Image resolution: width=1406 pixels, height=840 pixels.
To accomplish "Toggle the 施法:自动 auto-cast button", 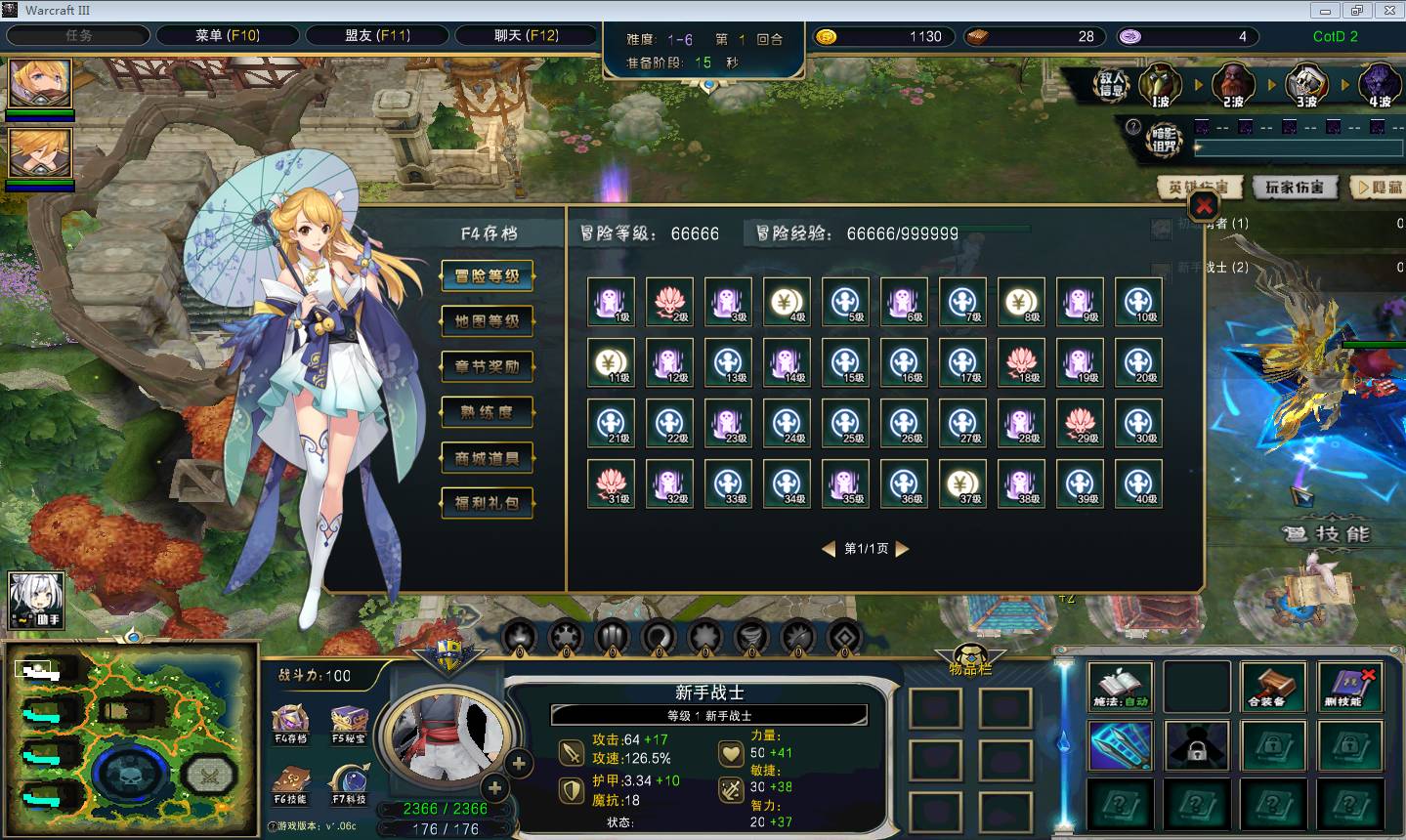I will tap(1120, 687).
